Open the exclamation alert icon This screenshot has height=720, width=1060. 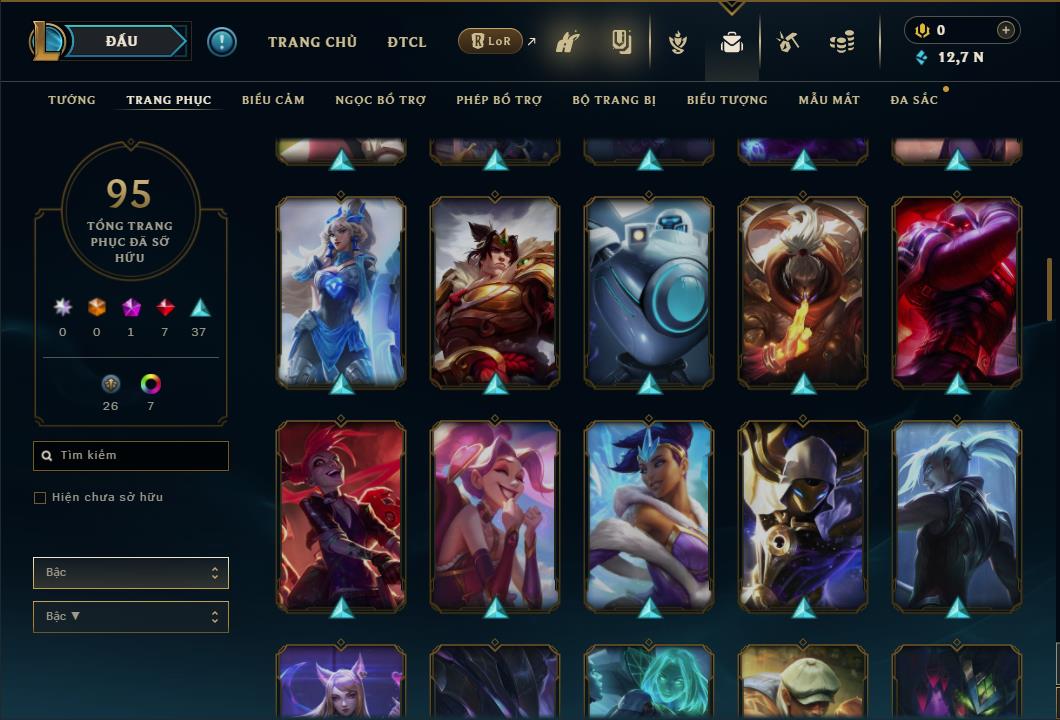(x=222, y=42)
